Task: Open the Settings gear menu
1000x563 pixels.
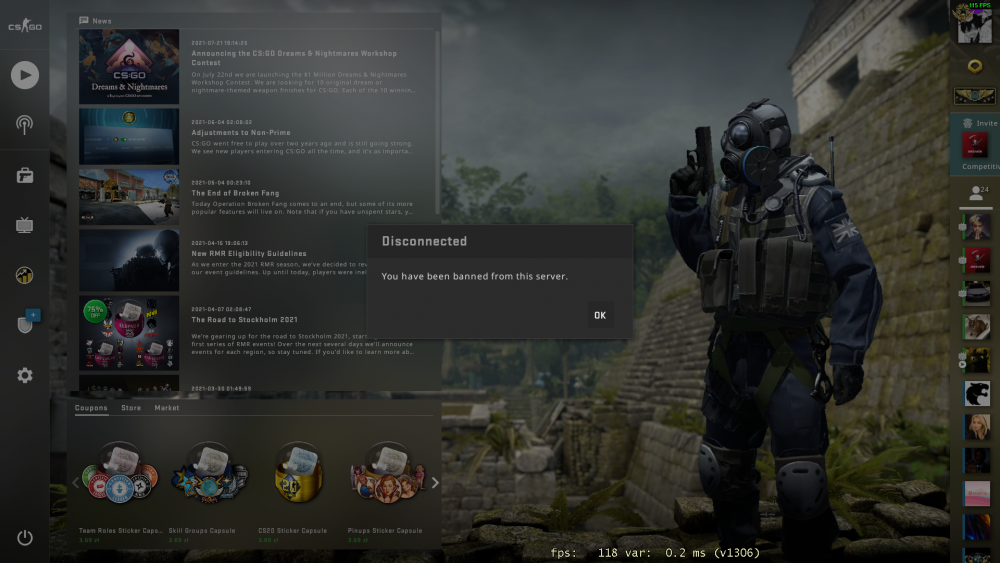Action: click(x=25, y=375)
